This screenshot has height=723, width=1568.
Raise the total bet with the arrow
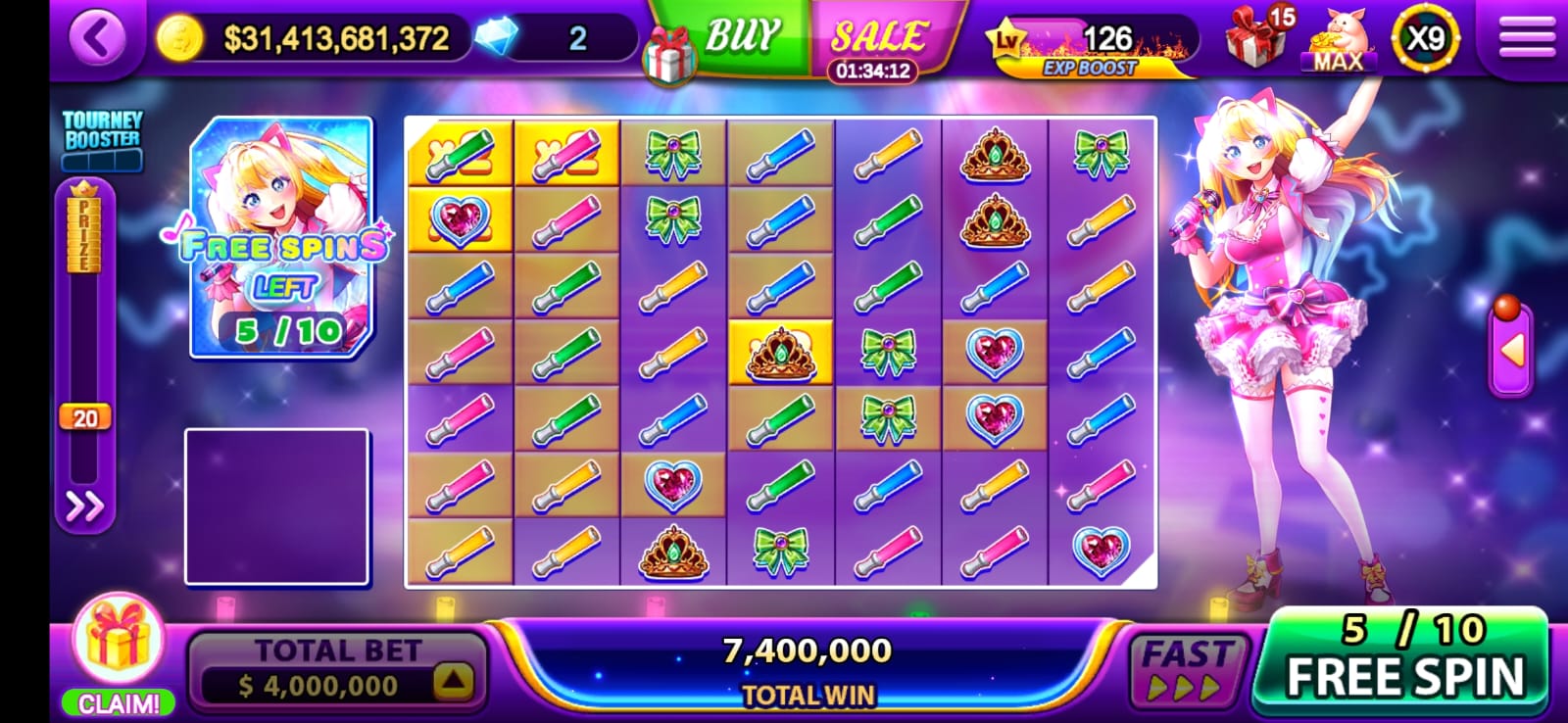click(452, 682)
